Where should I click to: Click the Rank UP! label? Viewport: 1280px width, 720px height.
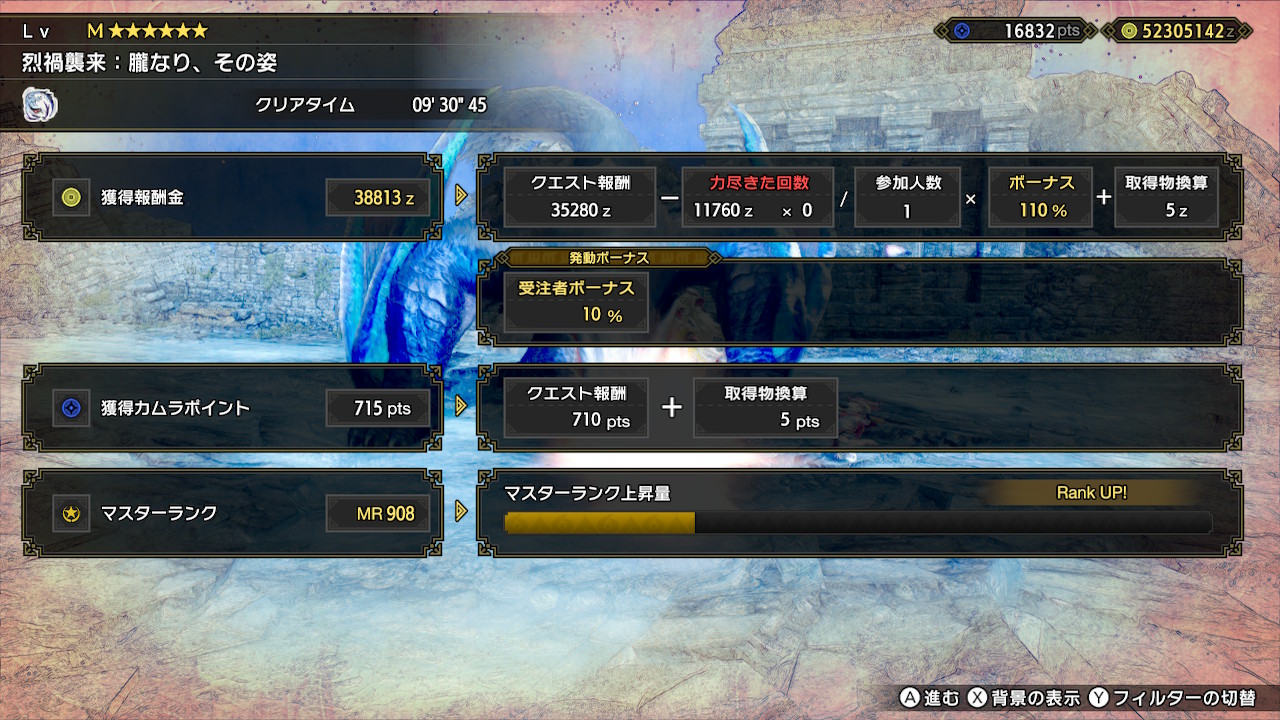point(1092,493)
